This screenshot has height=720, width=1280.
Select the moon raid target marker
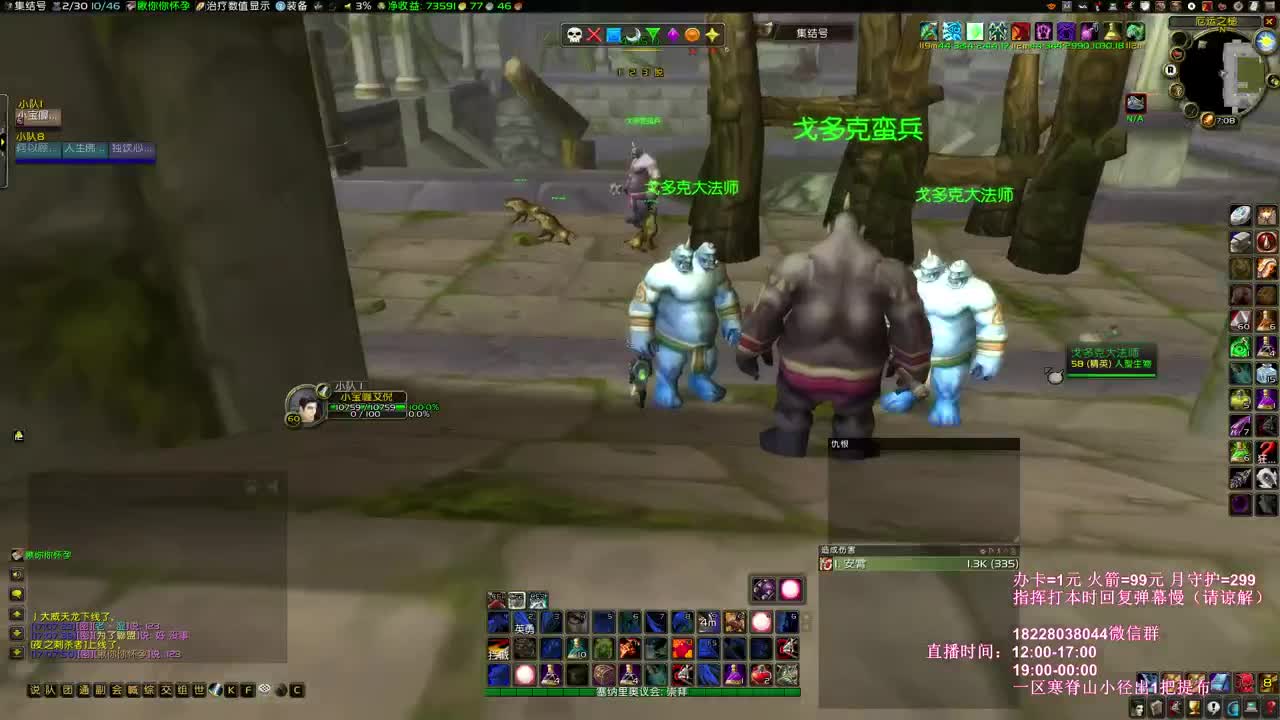632,34
